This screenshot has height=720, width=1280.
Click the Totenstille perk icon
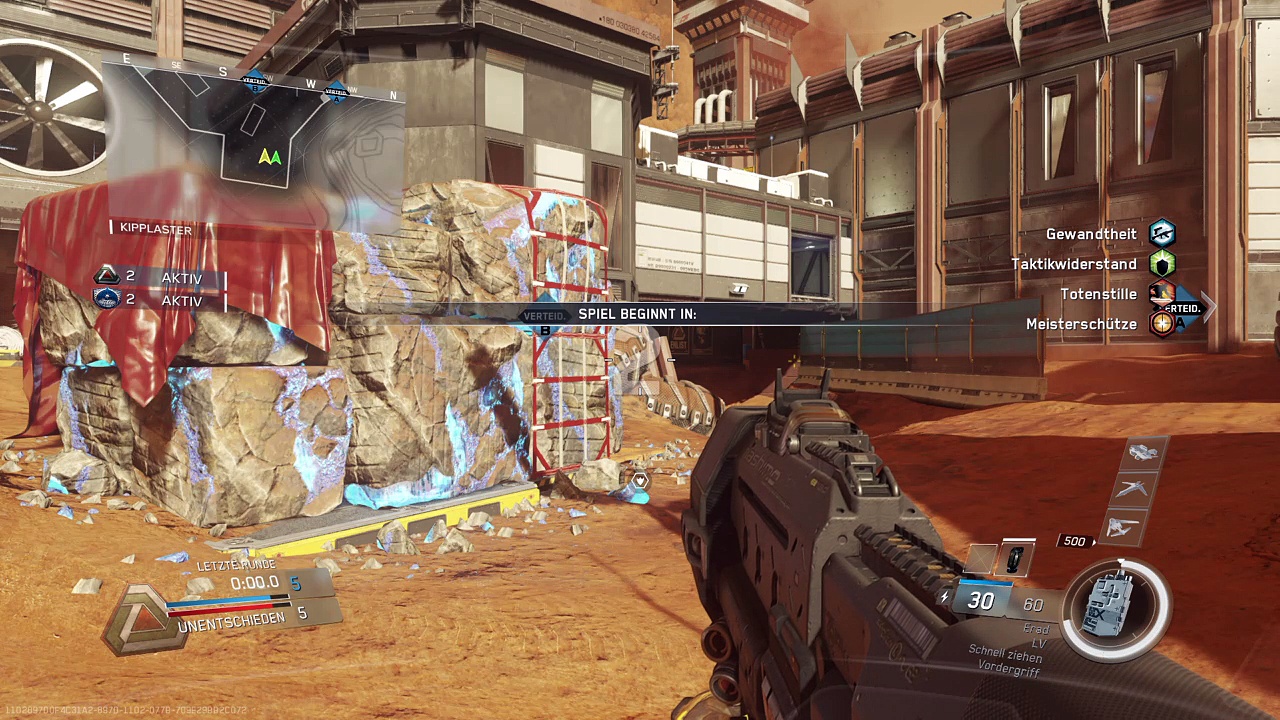(1161, 294)
